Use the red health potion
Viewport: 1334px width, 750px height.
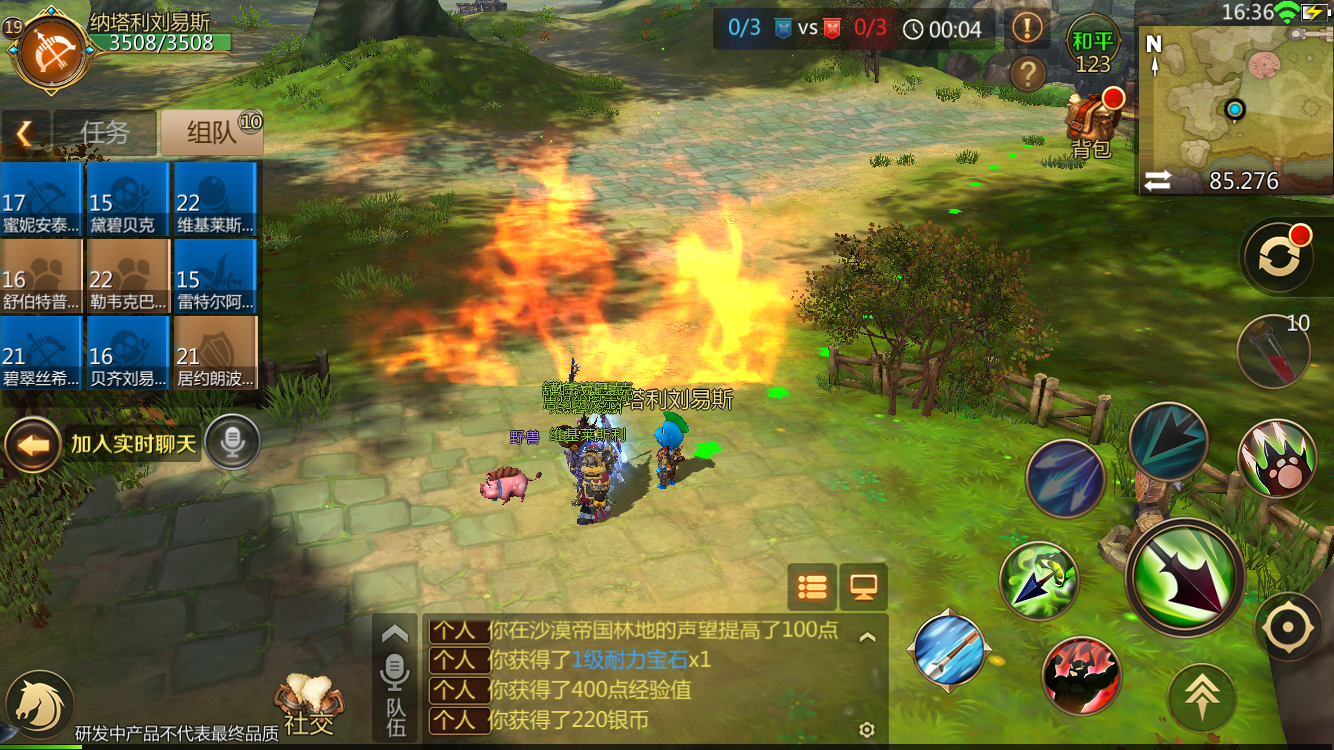1273,350
